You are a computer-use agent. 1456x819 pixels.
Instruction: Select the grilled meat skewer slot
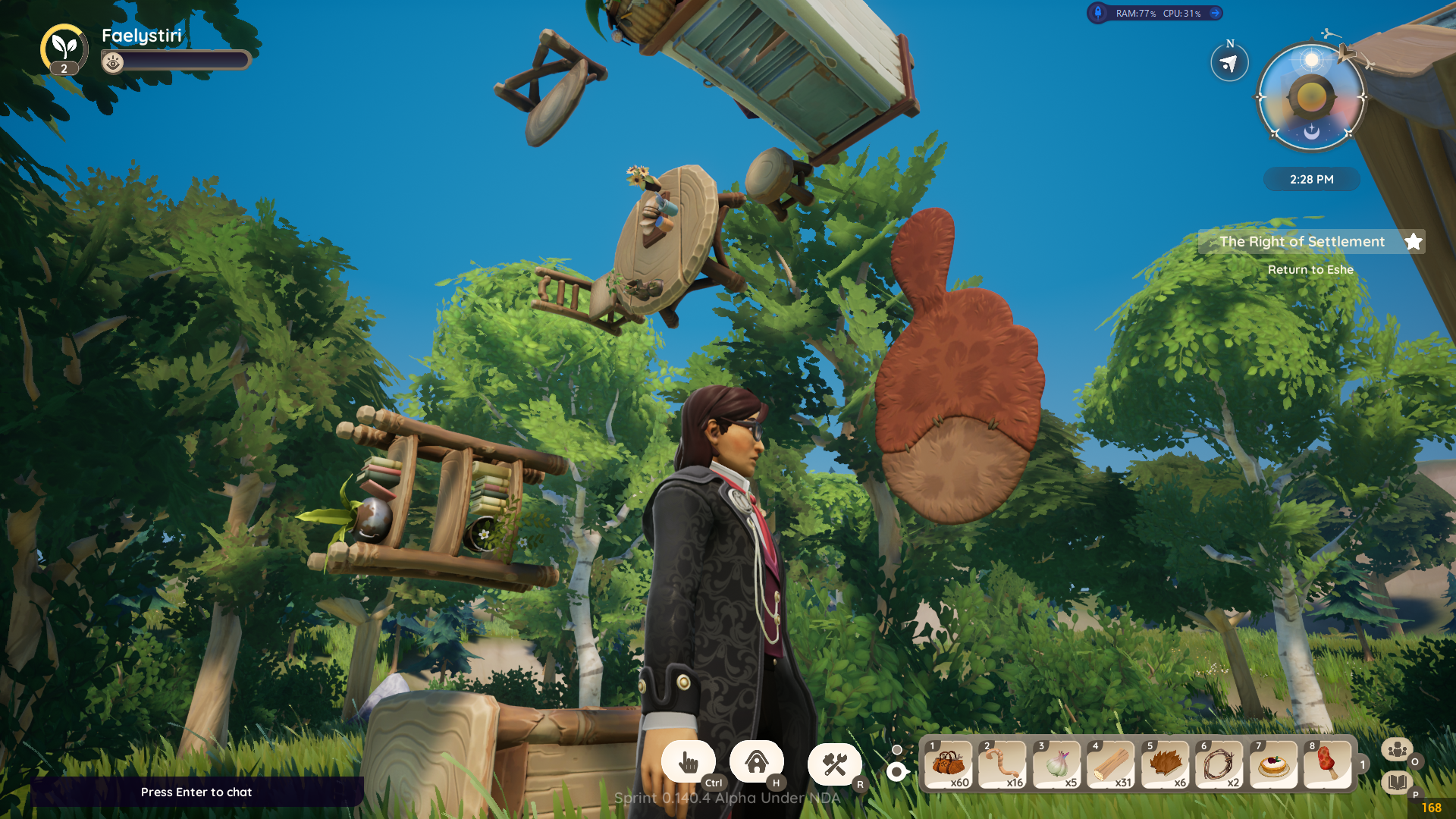pyautogui.click(x=1327, y=764)
